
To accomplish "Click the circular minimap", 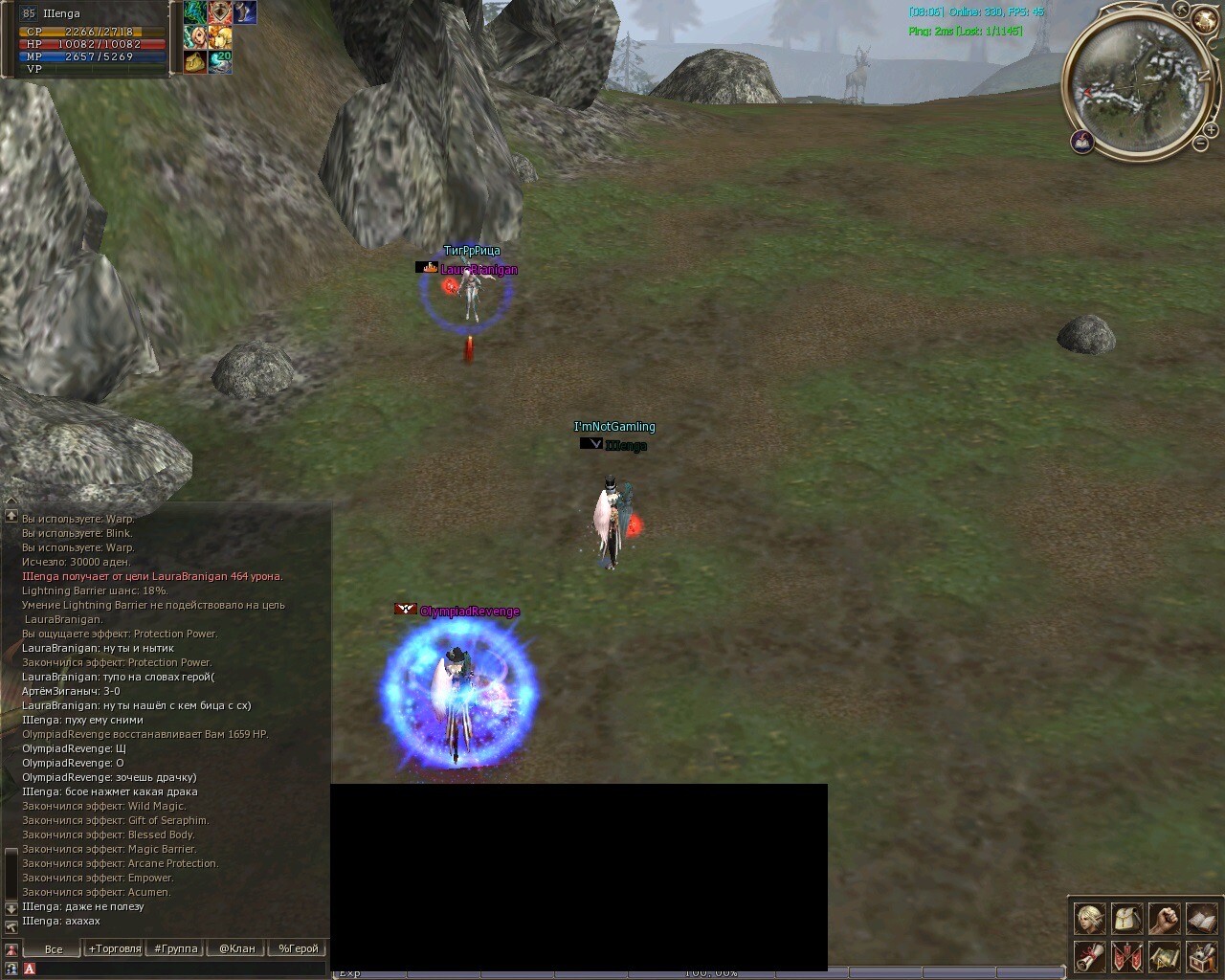I will click(x=1139, y=84).
